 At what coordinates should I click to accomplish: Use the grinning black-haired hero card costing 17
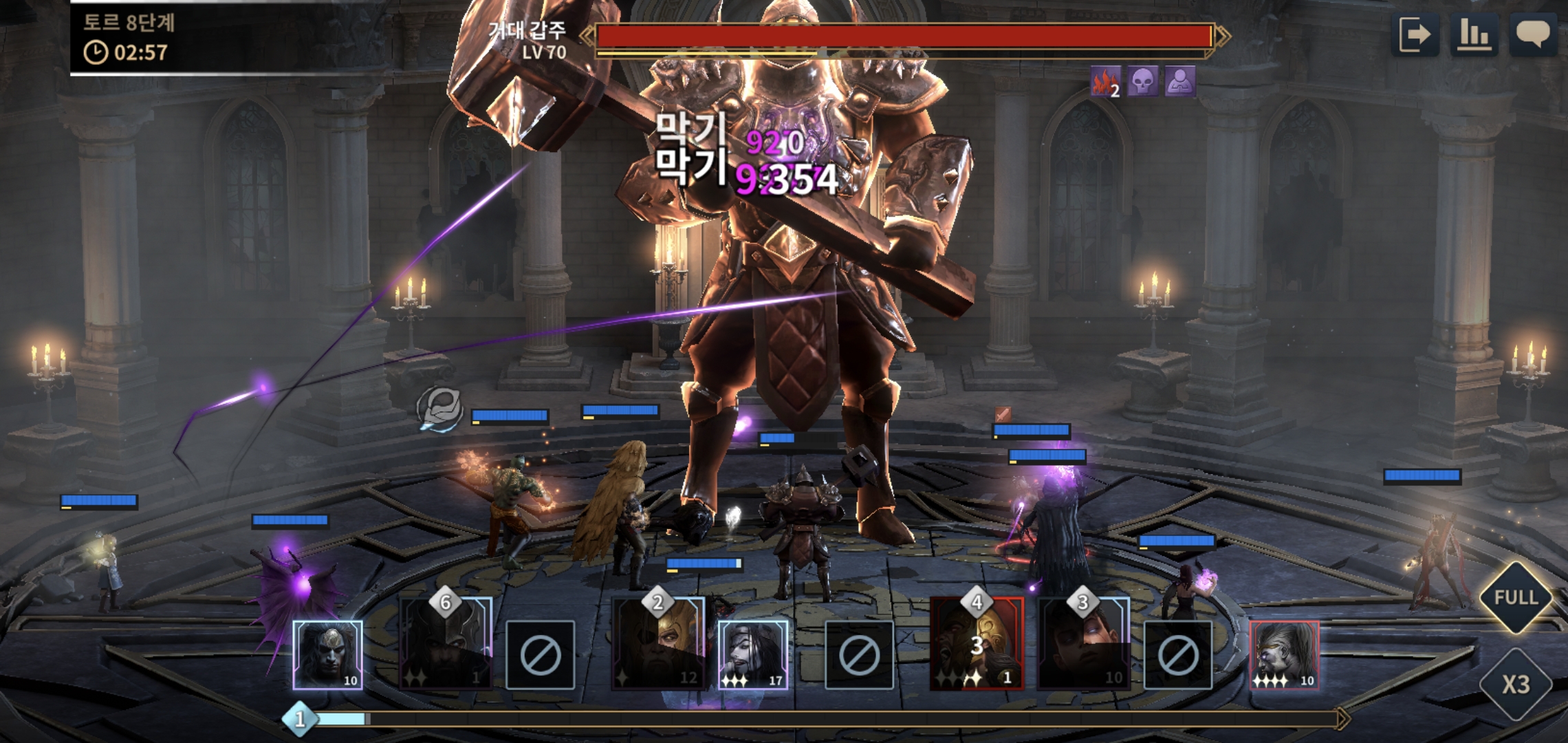tap(752, 654)
